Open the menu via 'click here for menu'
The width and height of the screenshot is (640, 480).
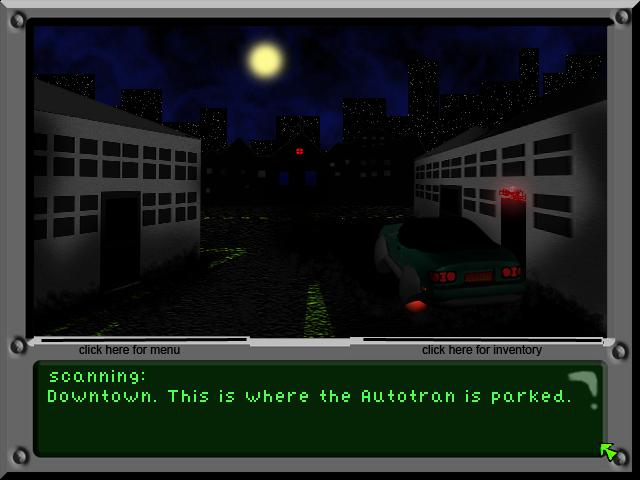[130, 350]
